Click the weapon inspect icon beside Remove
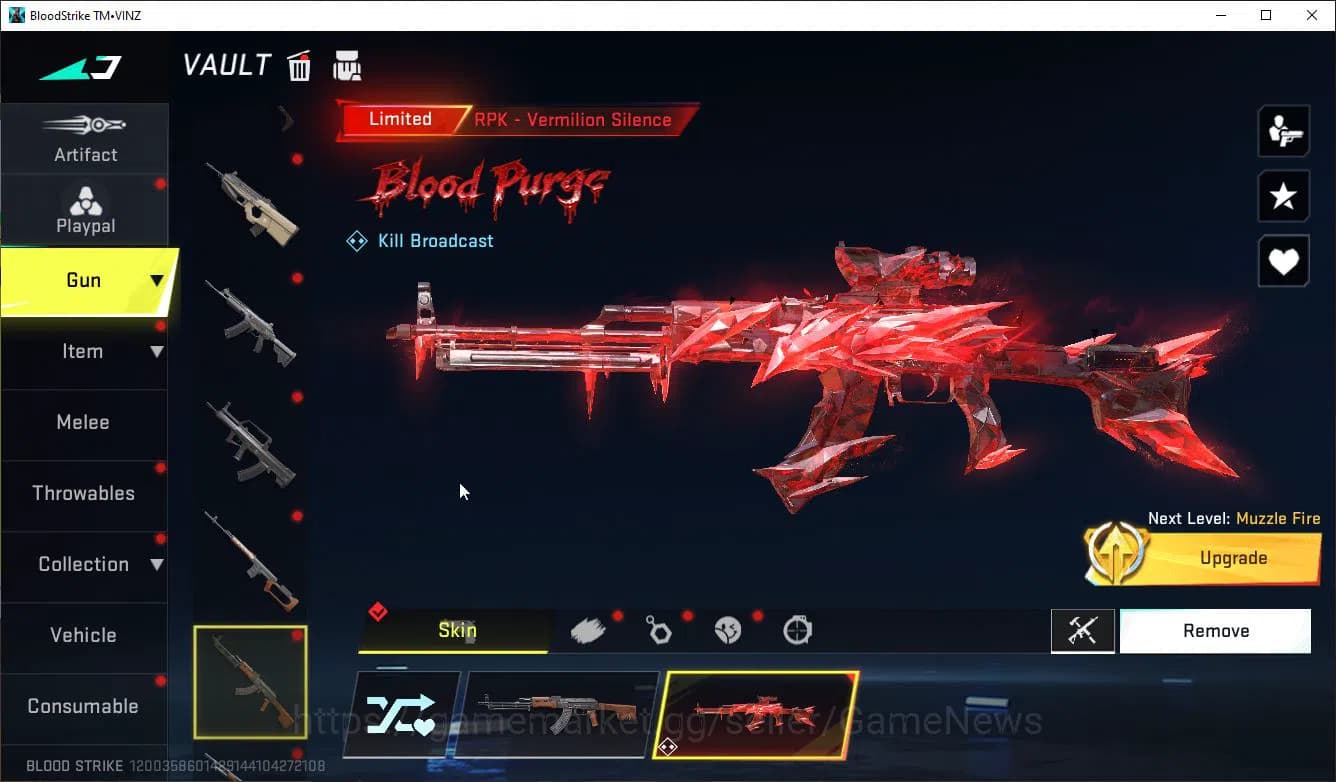This screenshot has width=1336, height=782. 1083,630
